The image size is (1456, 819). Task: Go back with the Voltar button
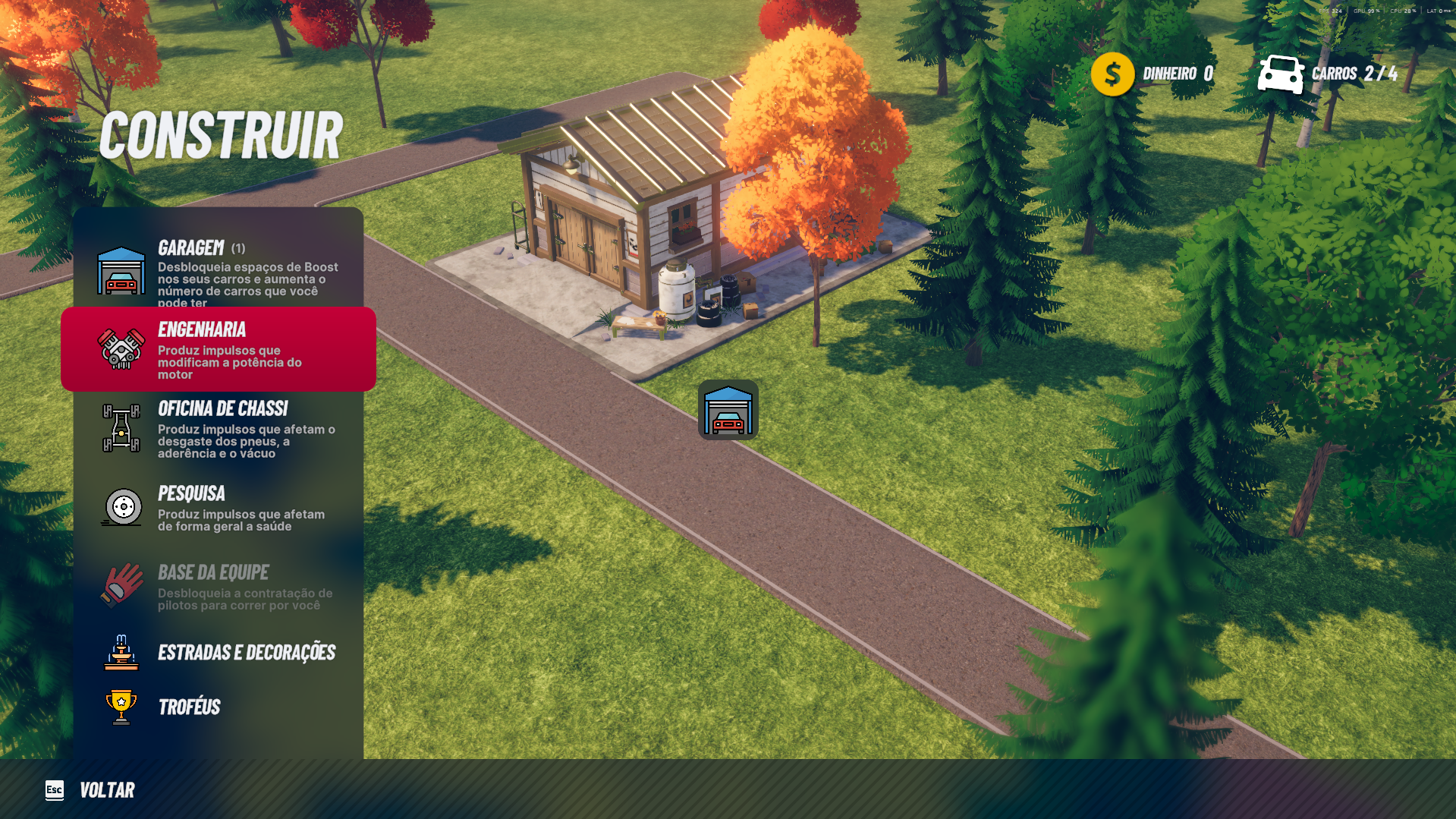(91, 790)
